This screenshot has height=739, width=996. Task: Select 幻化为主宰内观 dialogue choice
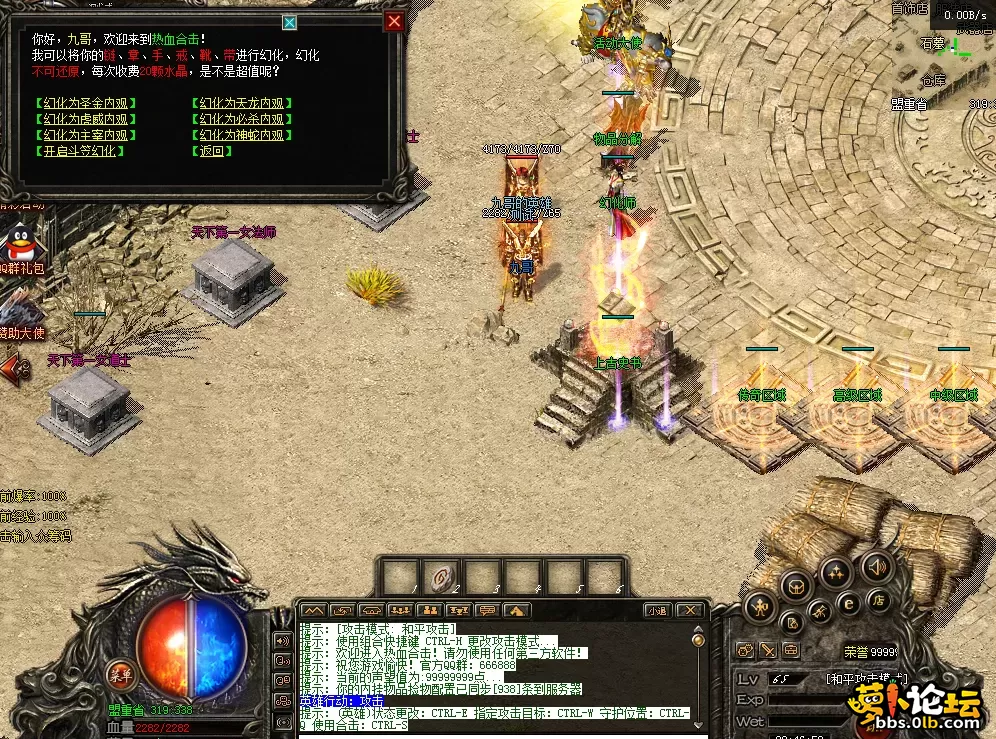point(85,135)
